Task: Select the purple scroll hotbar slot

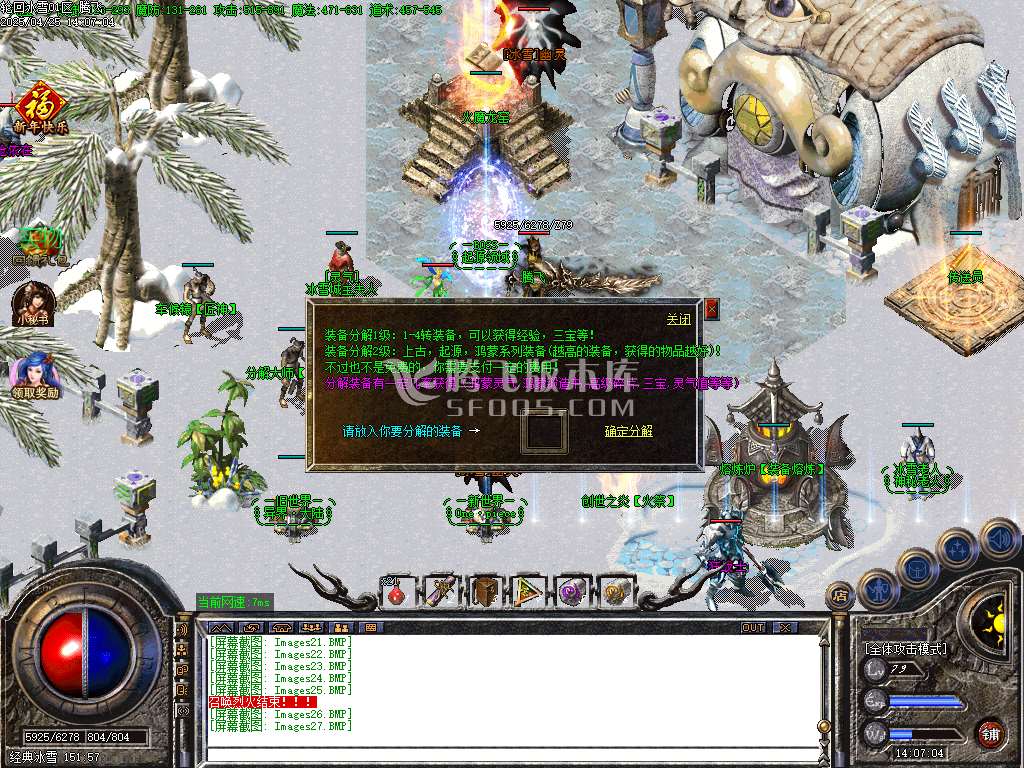Action: coord(441,592)
